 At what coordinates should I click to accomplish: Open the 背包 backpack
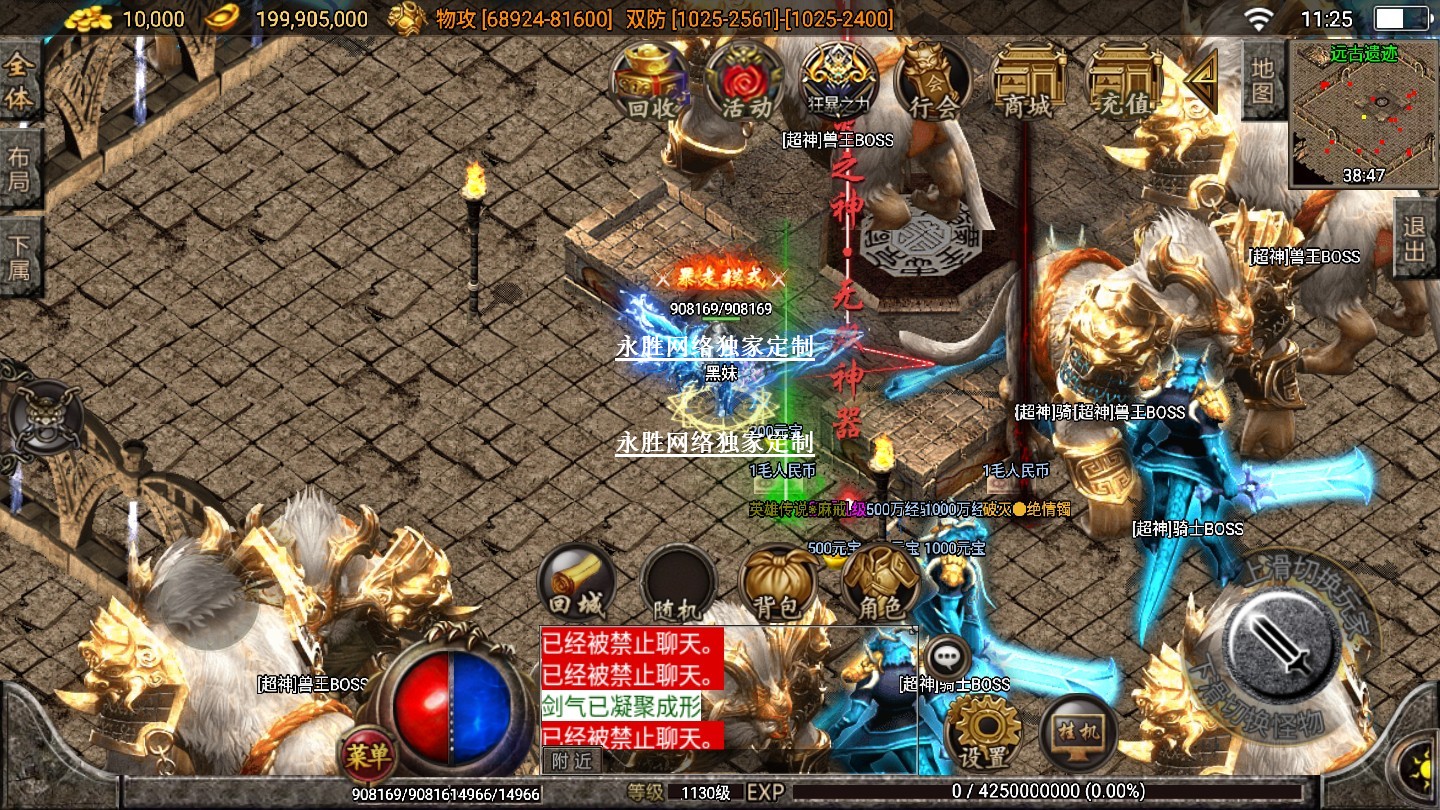[778, 585]
